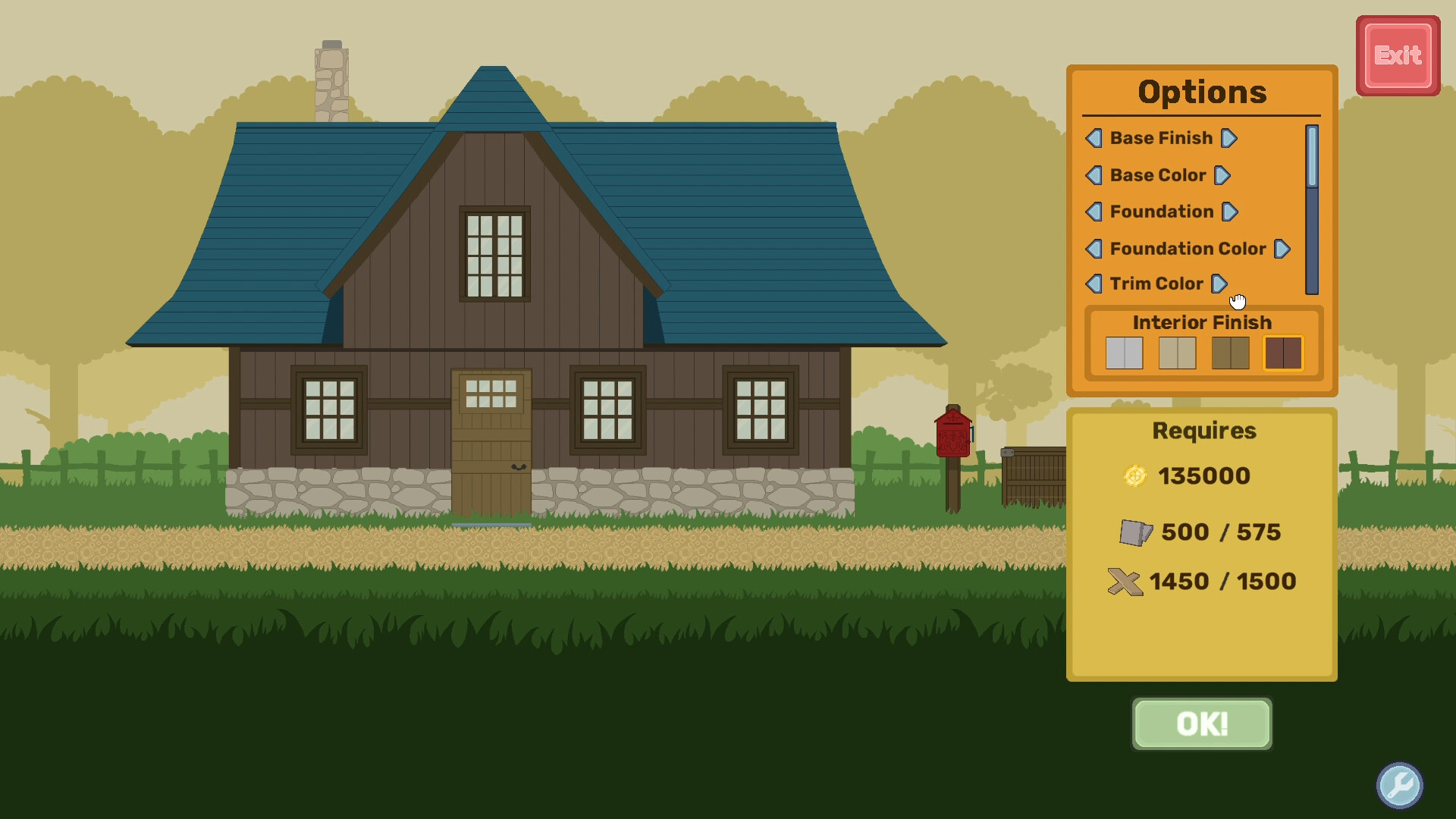
Task: Click the left arrow beside Foundation Color
Action: [x=1094, y=249]
